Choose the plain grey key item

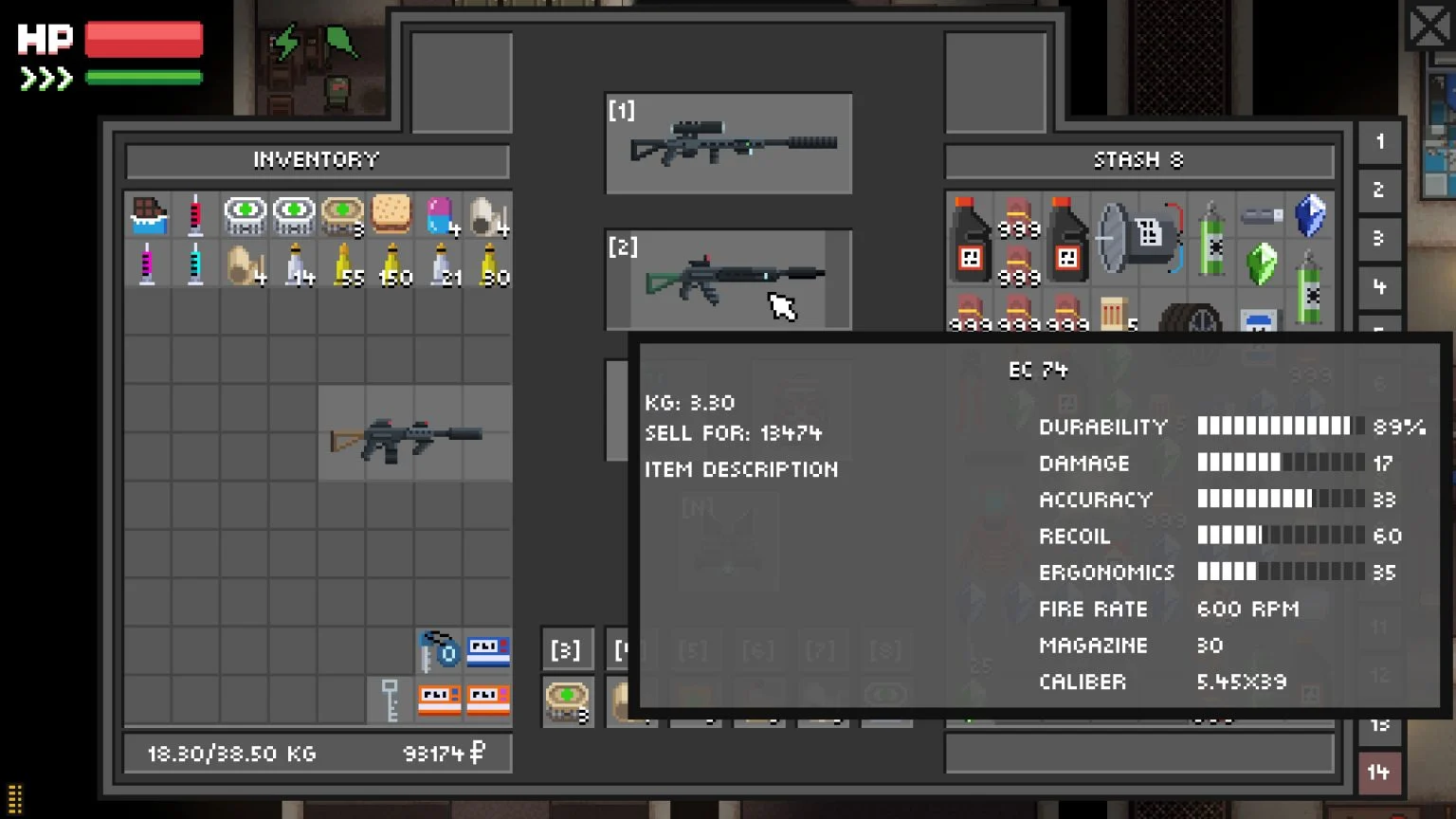pyautogui.click(x=390, y=701)
